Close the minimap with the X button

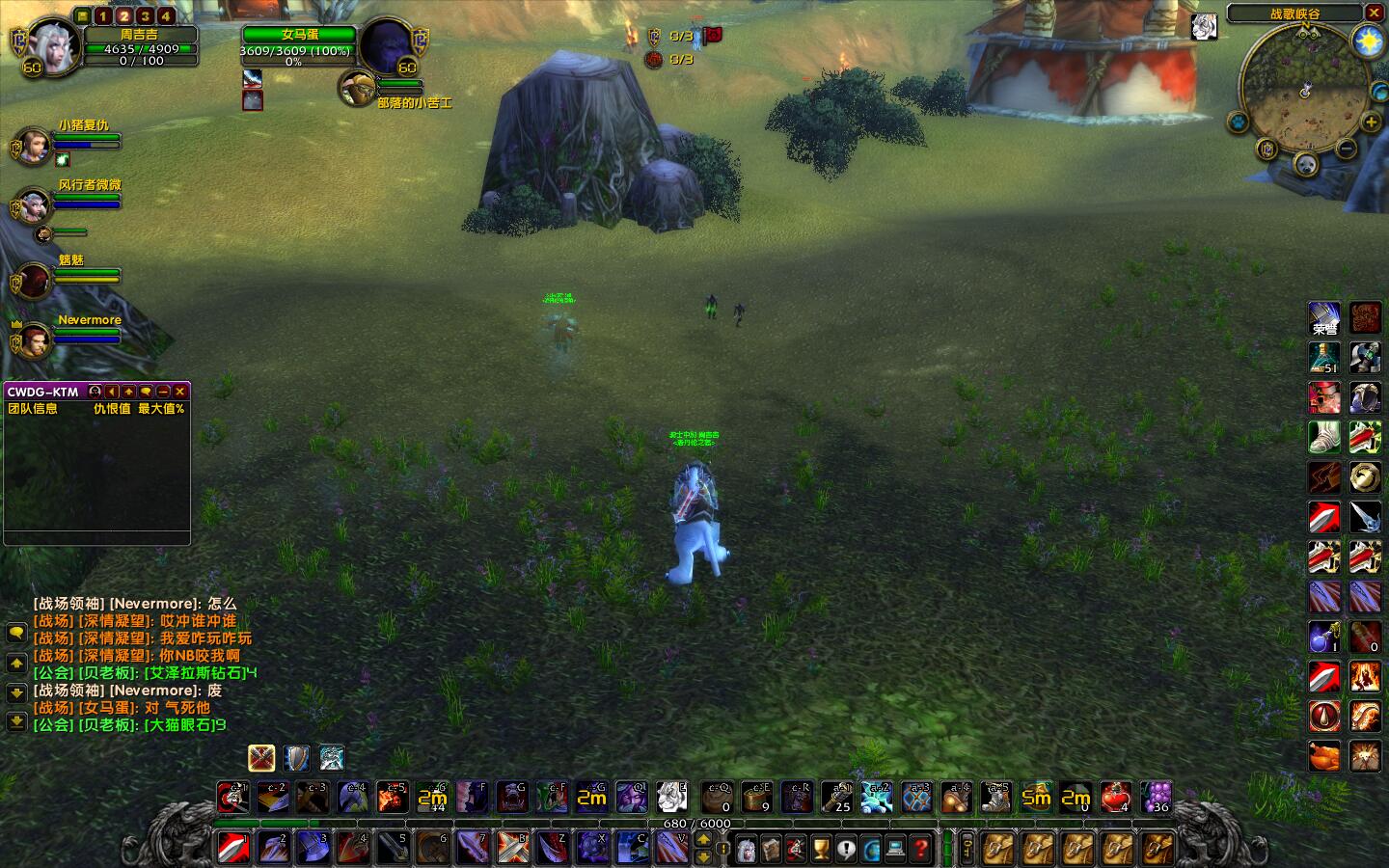1375,13
